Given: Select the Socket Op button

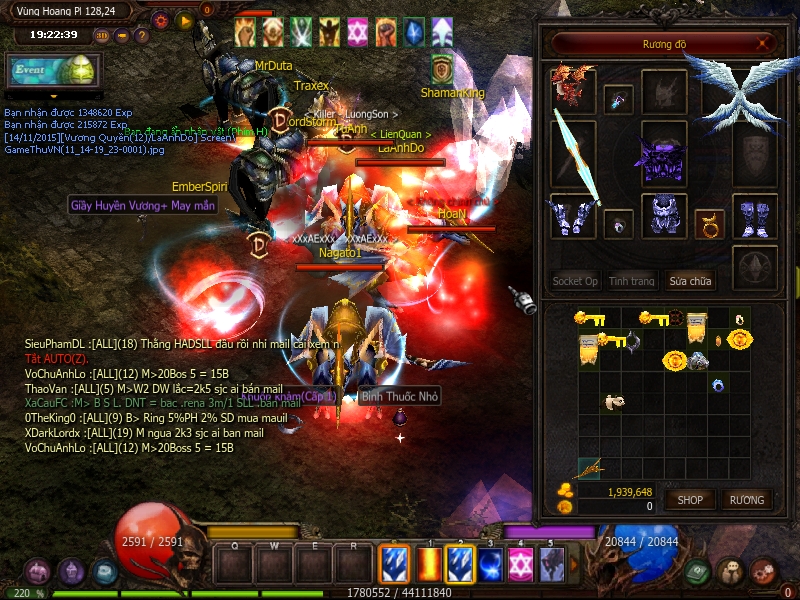Looking at the screenshot, I should pos(575,281).
